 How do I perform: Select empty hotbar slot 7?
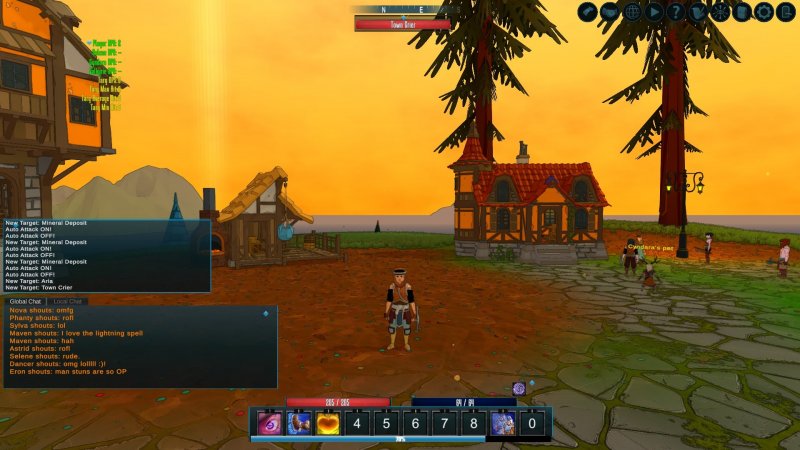(x=444, y=423)
